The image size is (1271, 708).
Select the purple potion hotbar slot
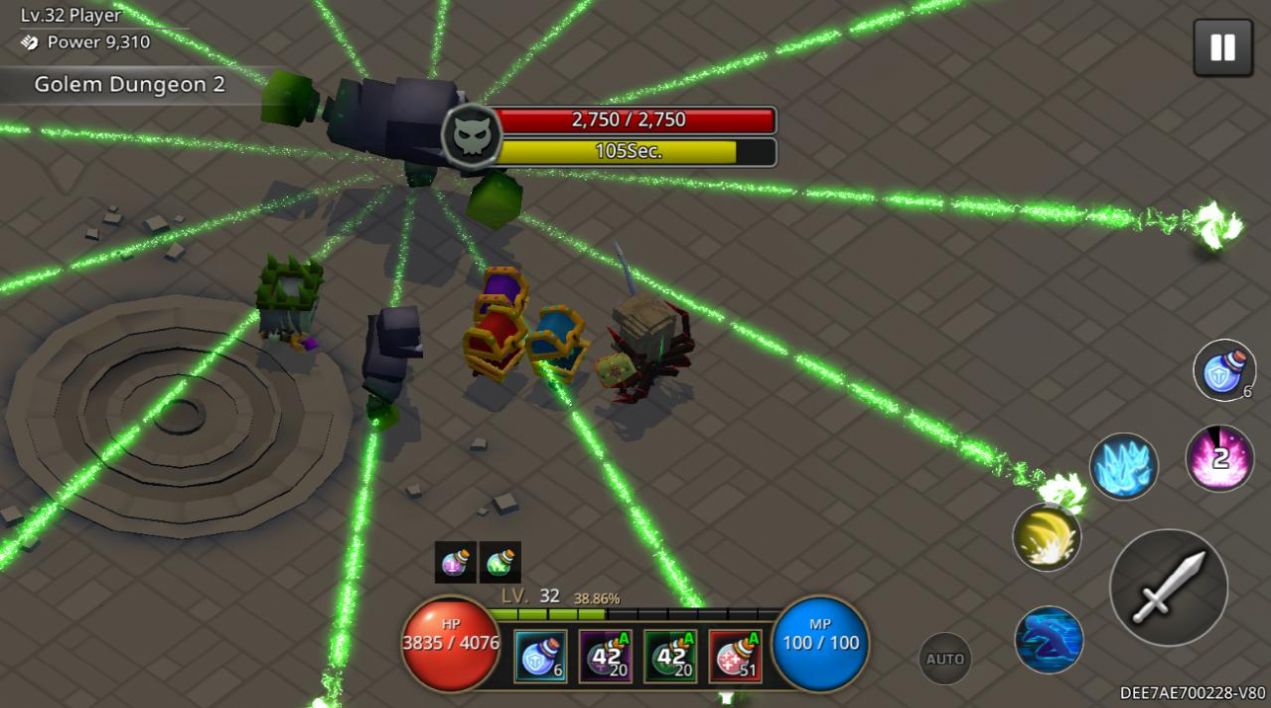tap(605, 656)
